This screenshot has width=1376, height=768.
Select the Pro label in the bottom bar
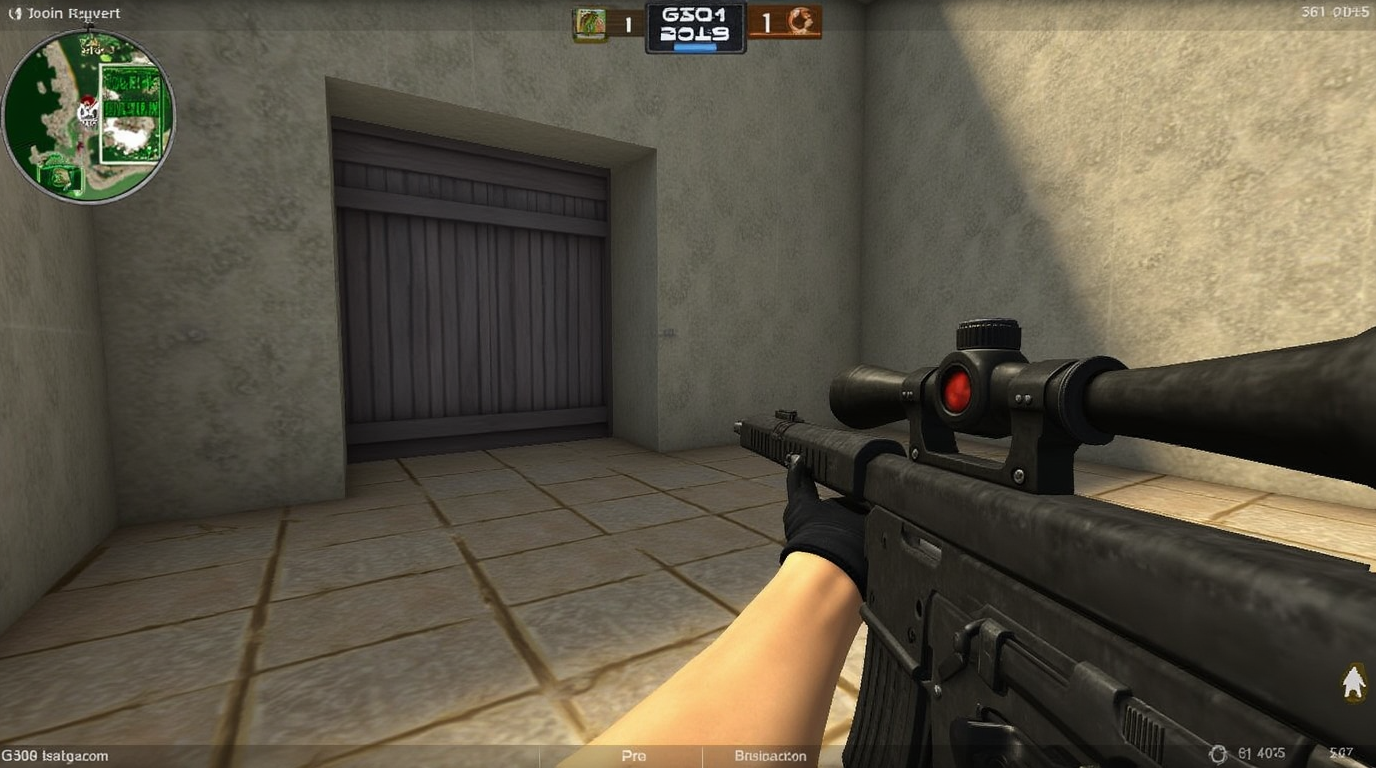pyautogui.click(x=633, y=756)
